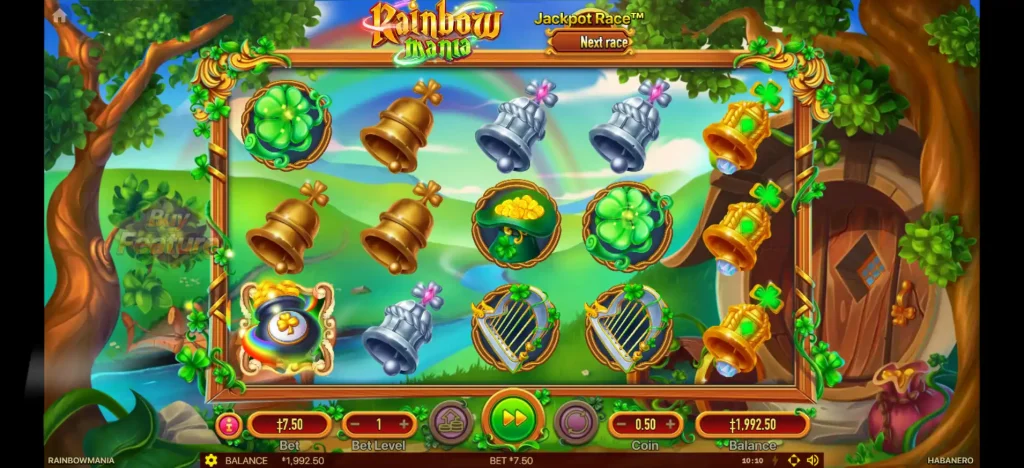Toggle the sound speaker icon
Image resolution: width=1024 pixels, height=468 pixels.
coord(812,460)
